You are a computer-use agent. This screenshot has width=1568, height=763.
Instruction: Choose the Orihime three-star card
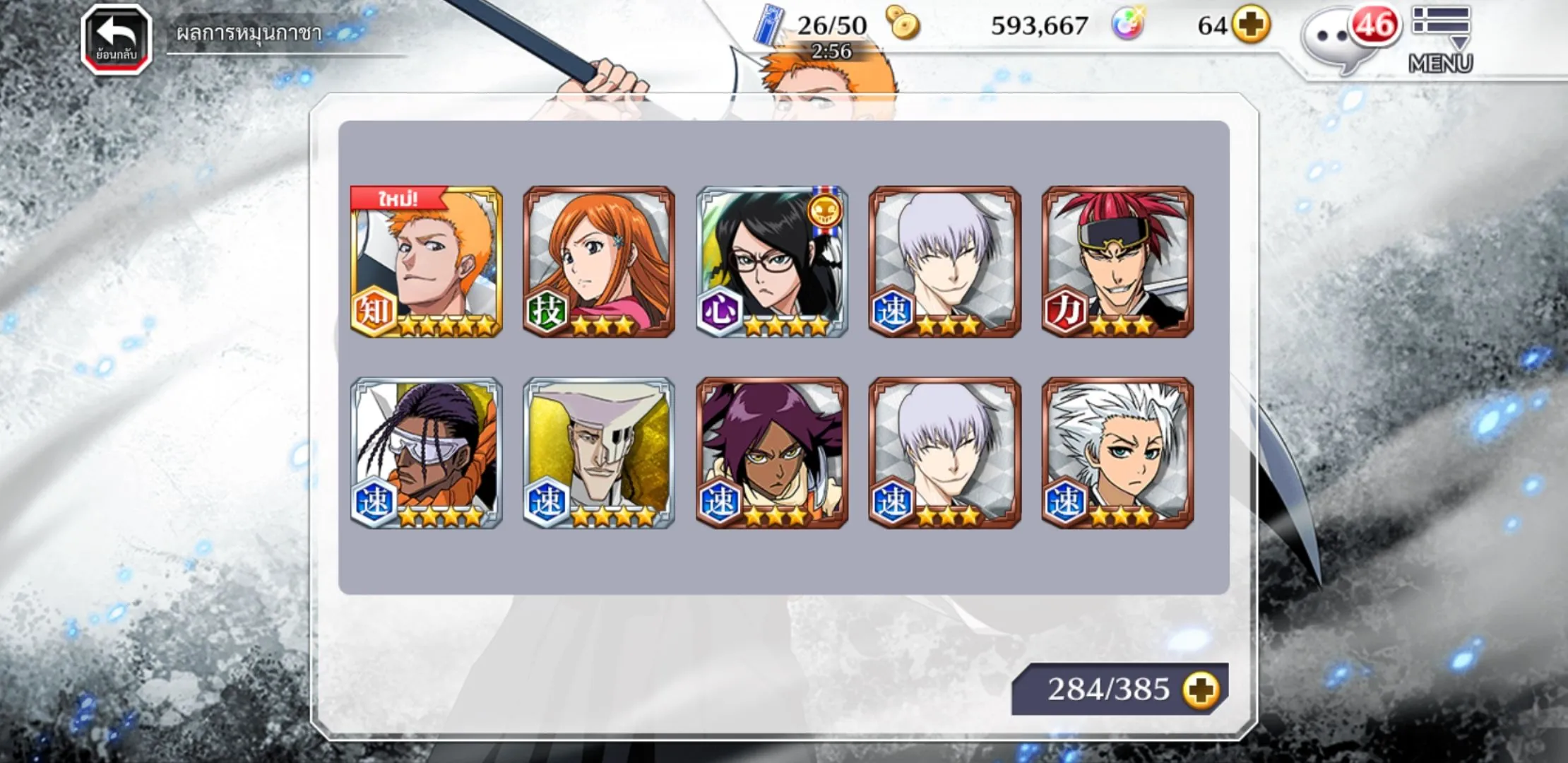tap(599, 261)
